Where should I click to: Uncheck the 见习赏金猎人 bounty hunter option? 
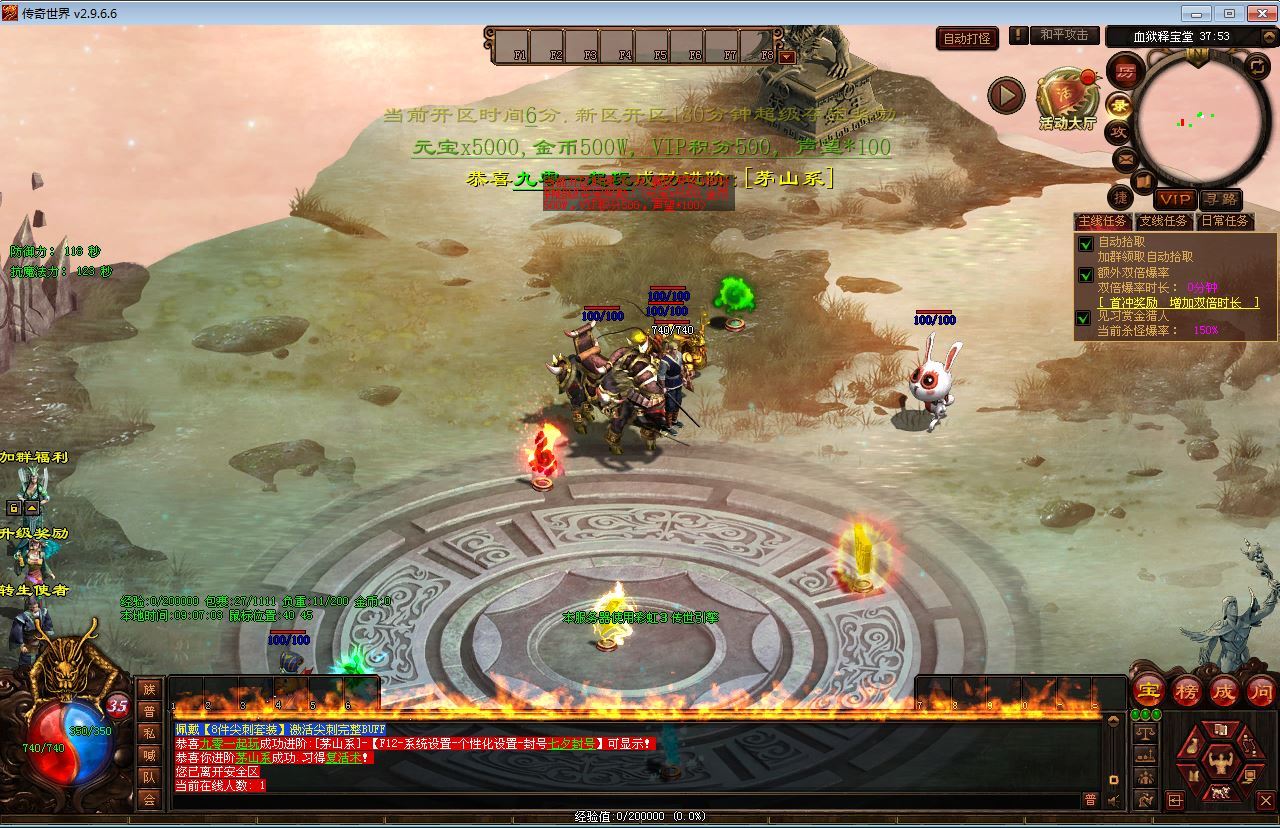1083,318
